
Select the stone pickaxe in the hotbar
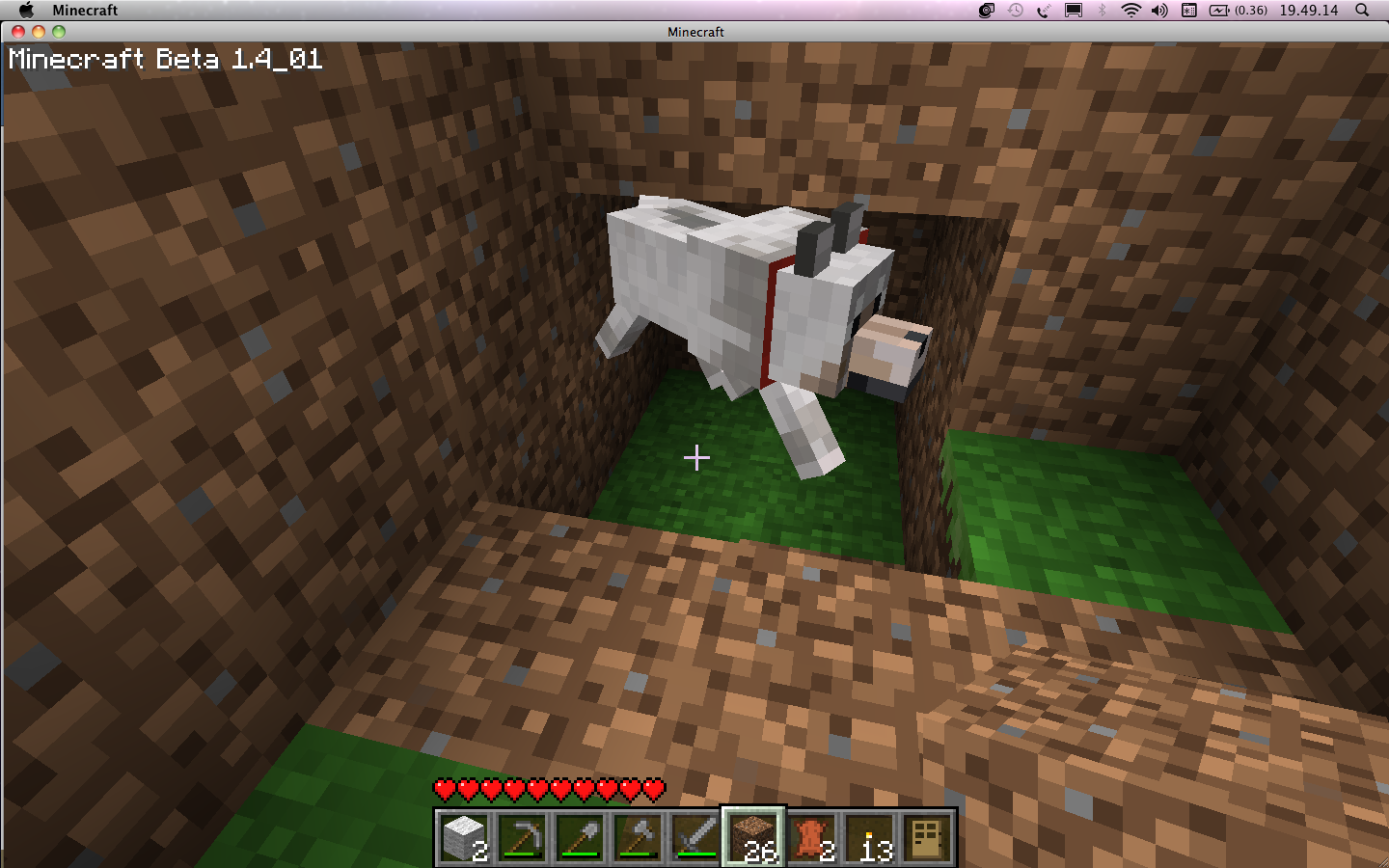point(521,837)
